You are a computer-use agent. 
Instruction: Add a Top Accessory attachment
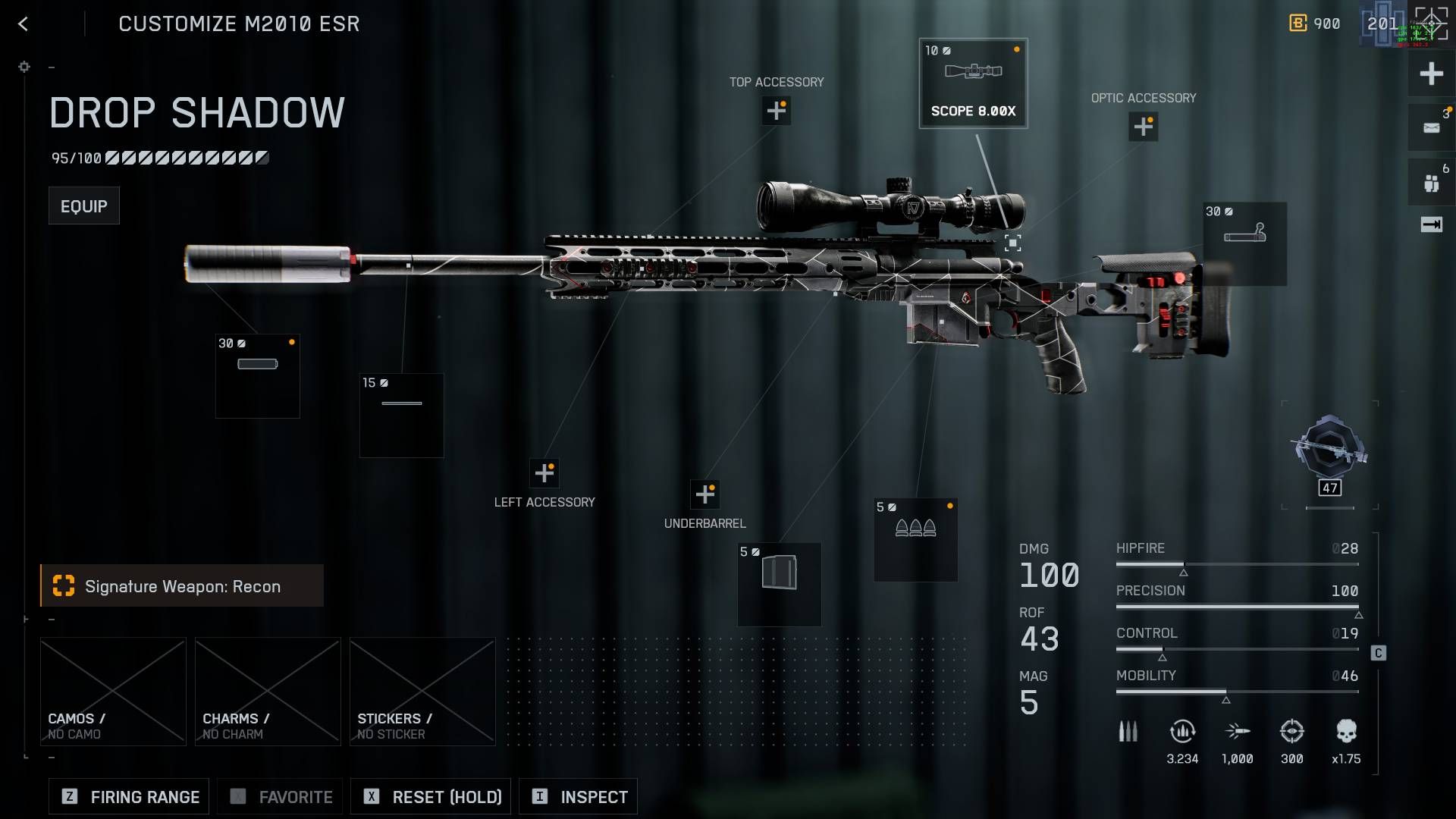pyautogui.click(x=776, y=111)
